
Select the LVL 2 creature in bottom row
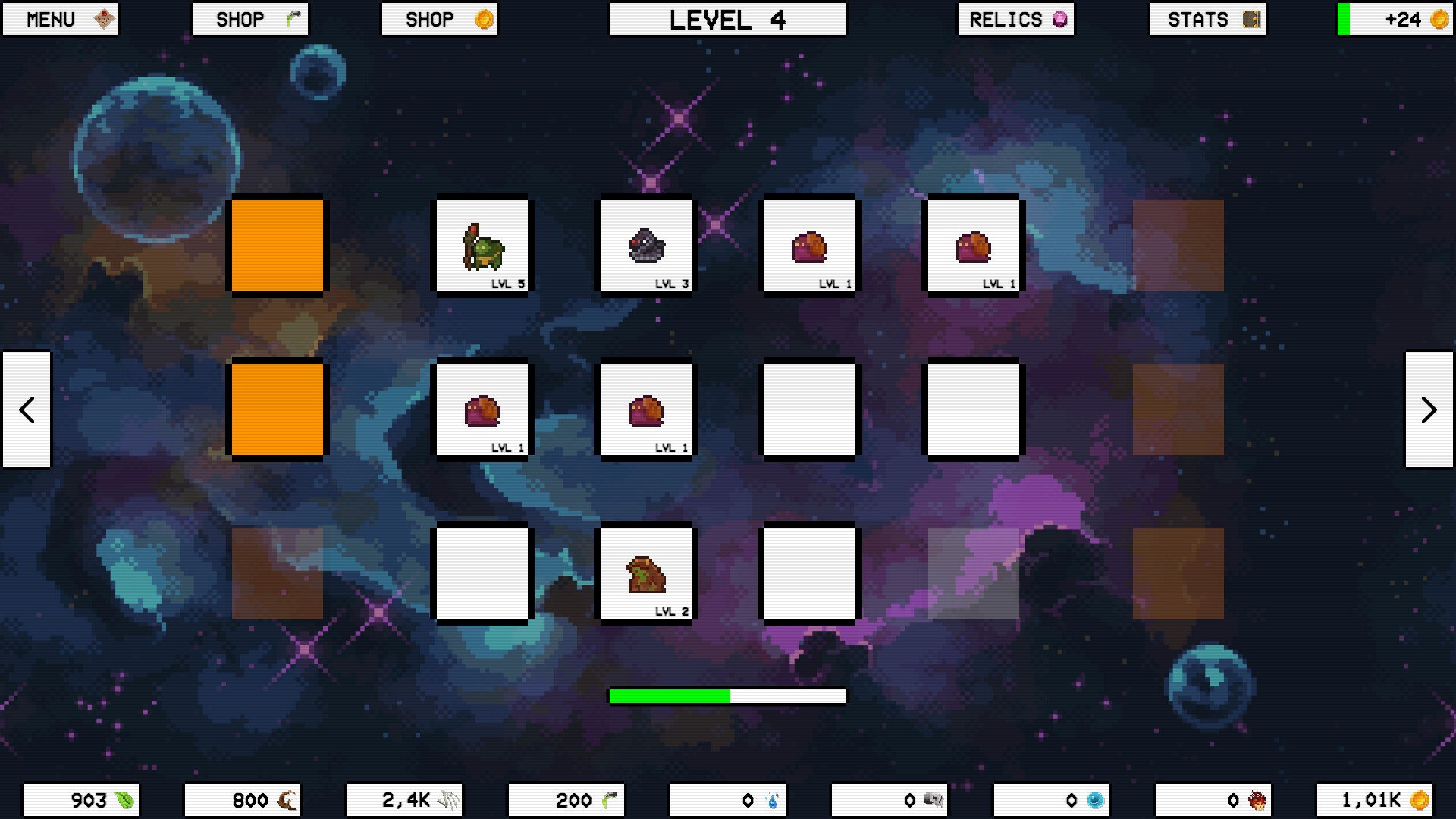(x=646, y=573)
